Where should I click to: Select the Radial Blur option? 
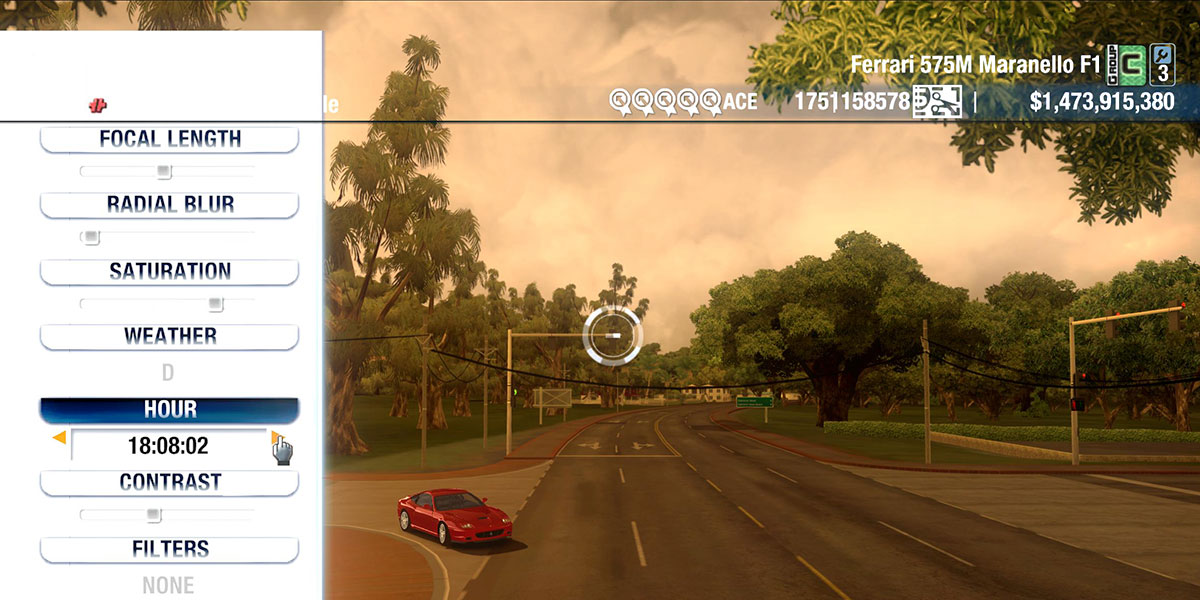click(169, 205)
